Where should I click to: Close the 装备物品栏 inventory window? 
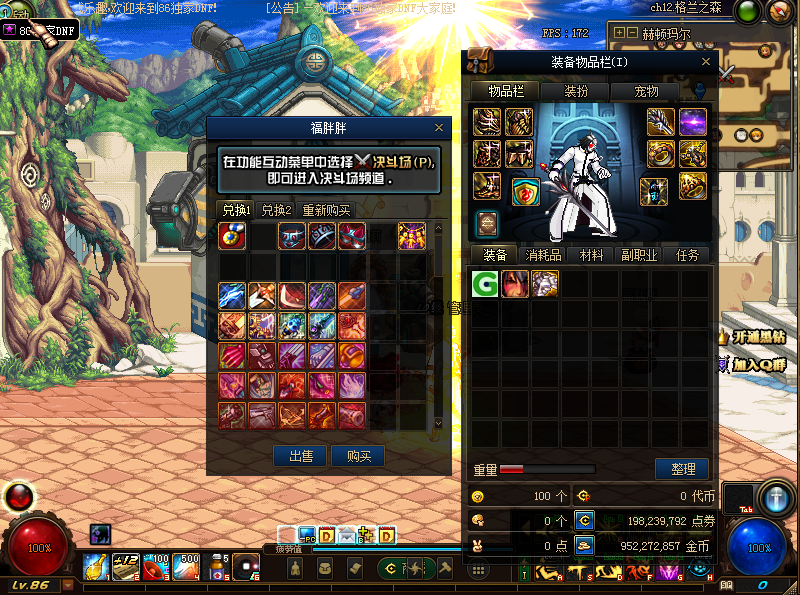706,62
